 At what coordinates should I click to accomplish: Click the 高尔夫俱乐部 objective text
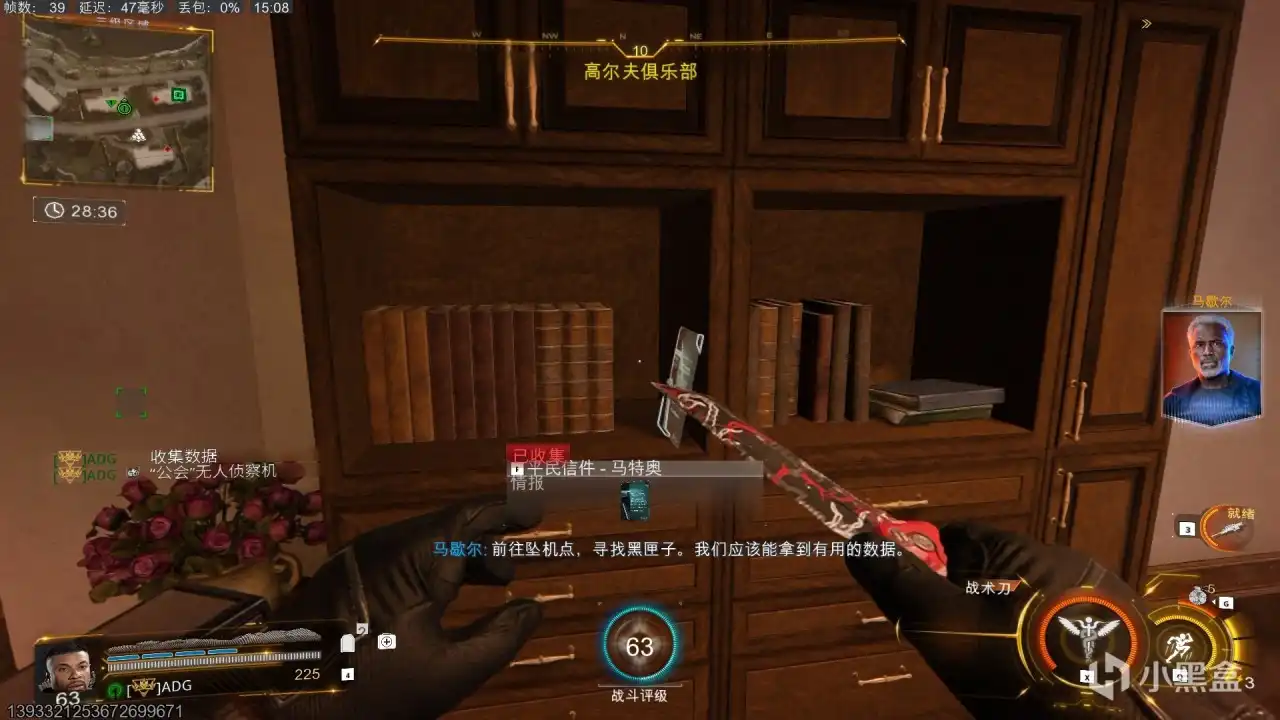click(x=639, y=70)
